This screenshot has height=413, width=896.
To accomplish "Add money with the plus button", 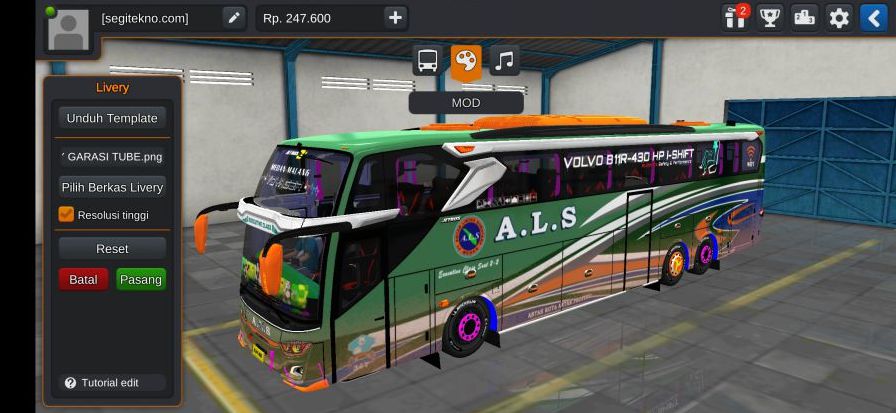I will click(395, 18).
